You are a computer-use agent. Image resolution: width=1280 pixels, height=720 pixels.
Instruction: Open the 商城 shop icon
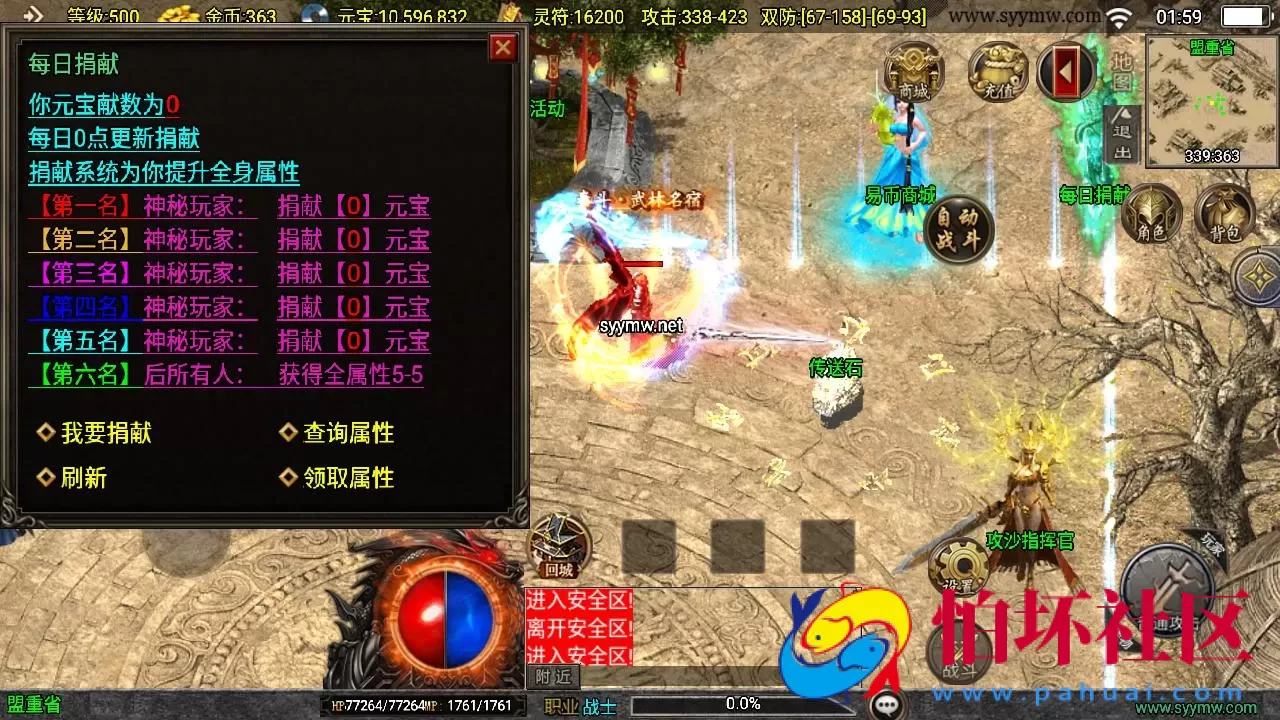(916, 72)
